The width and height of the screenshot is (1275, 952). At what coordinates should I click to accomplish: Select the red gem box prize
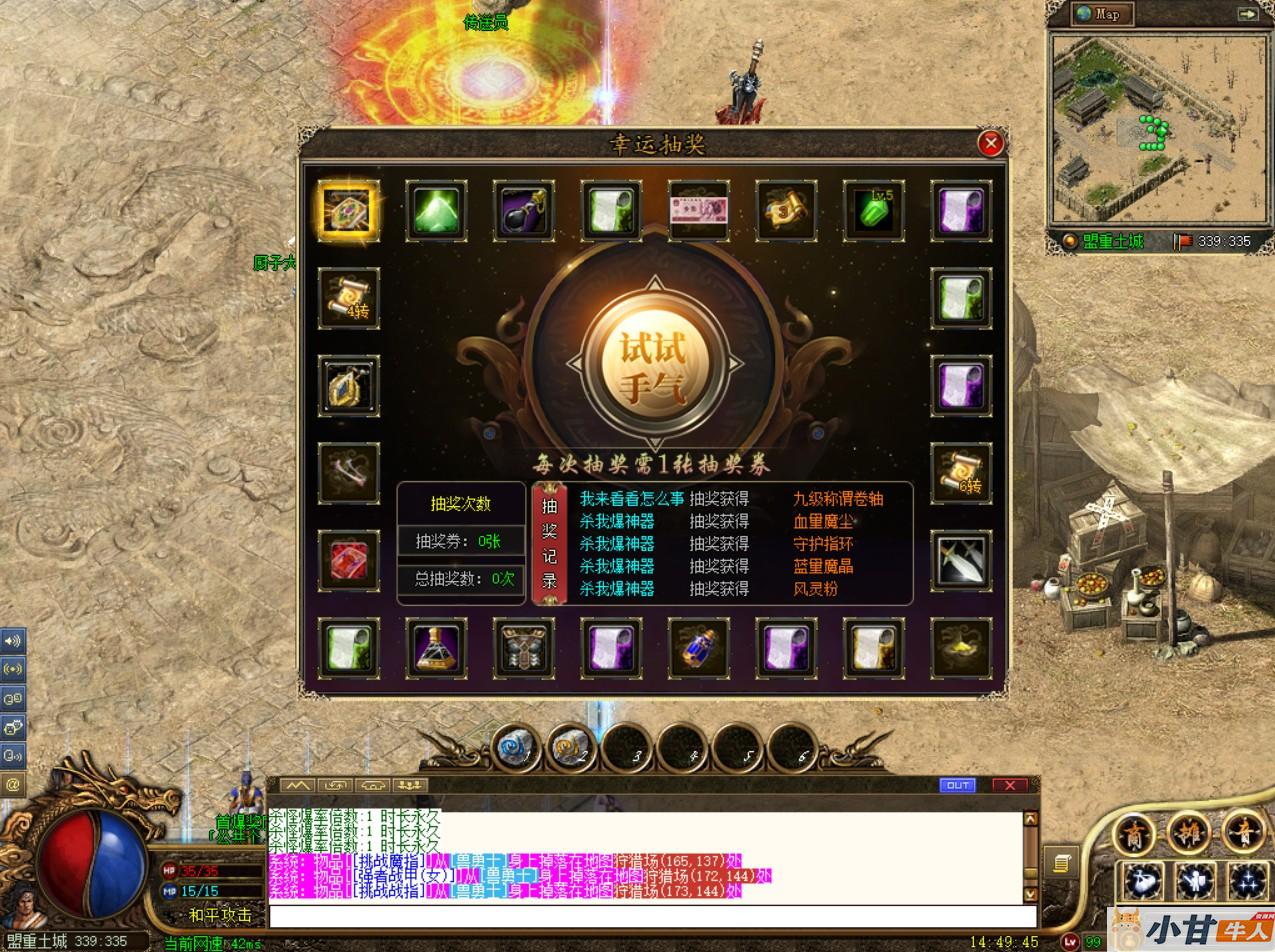click(x=349, y=561)
